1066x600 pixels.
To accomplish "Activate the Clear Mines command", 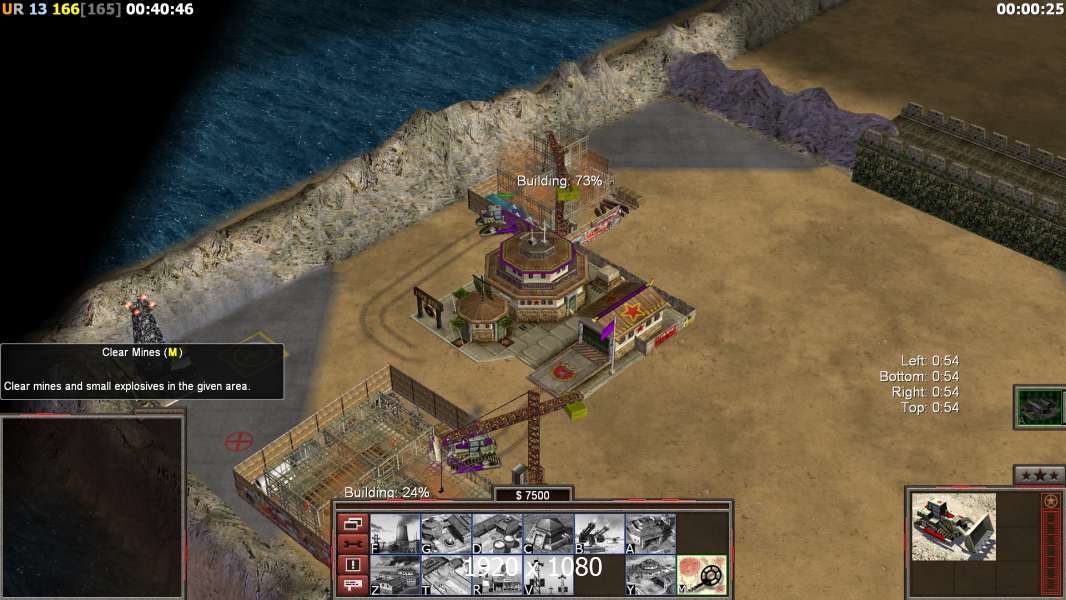I will coord(702,575).
